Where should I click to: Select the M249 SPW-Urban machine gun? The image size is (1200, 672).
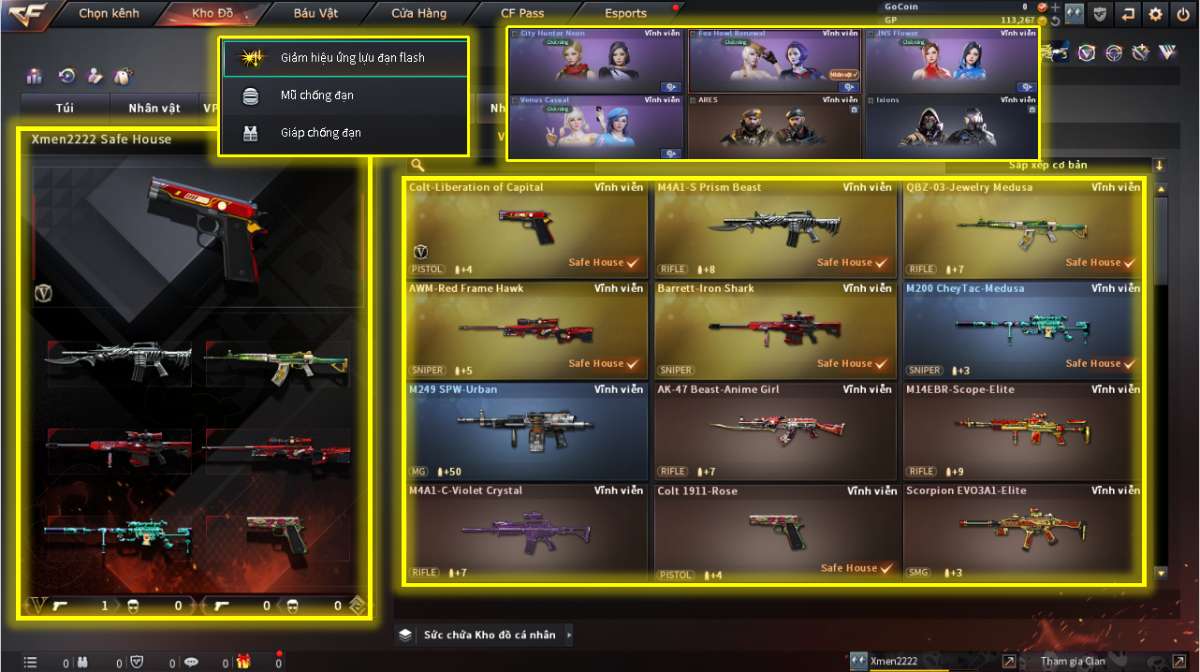pos(527,431)
